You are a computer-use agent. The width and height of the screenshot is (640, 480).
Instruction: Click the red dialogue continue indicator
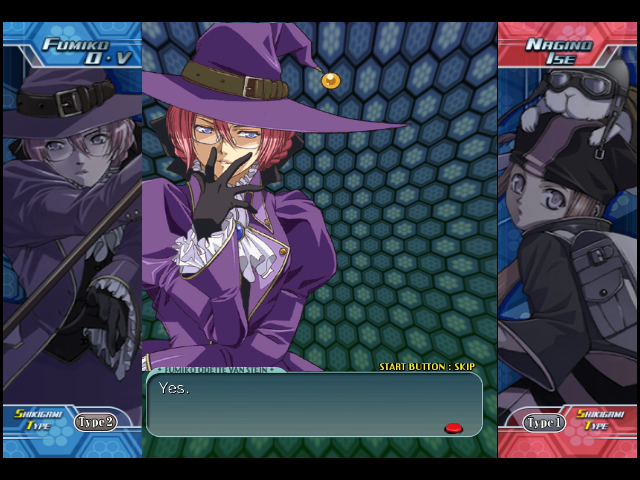(453, 428)
